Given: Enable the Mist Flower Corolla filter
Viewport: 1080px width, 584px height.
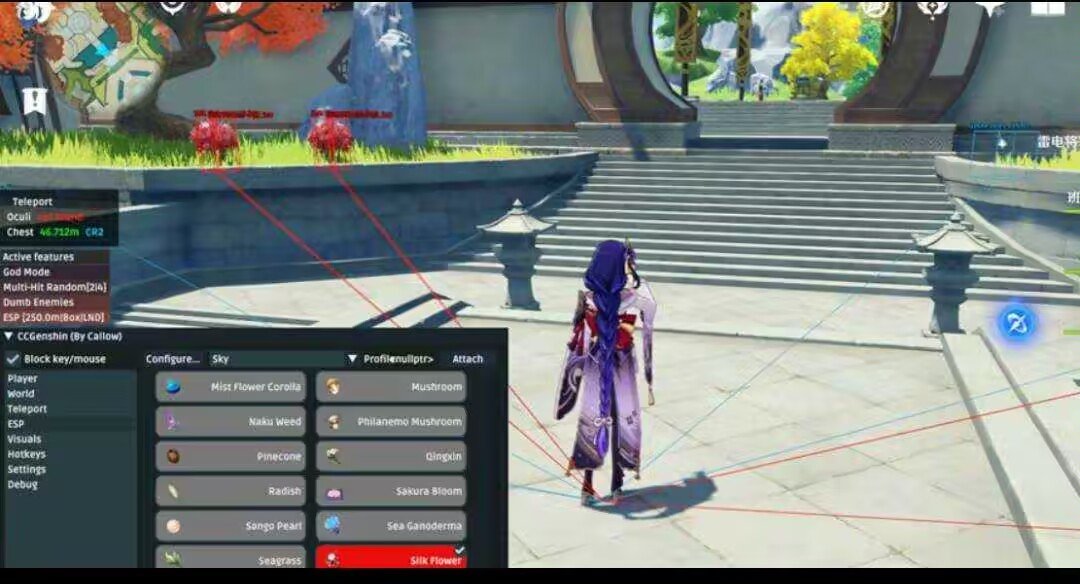Looking at the screenshot, I should (231, 387).
